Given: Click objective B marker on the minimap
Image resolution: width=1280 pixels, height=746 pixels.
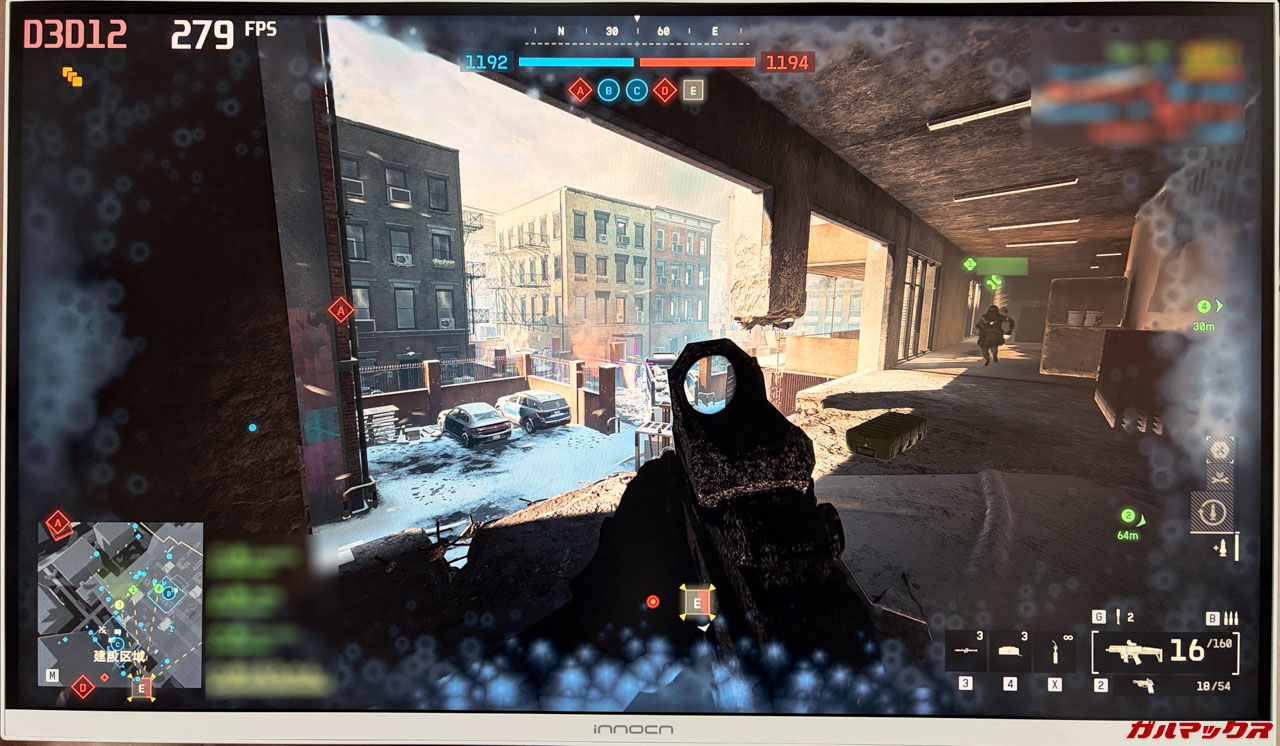Looking at the screenshot, I should click(x=168, y=594).
